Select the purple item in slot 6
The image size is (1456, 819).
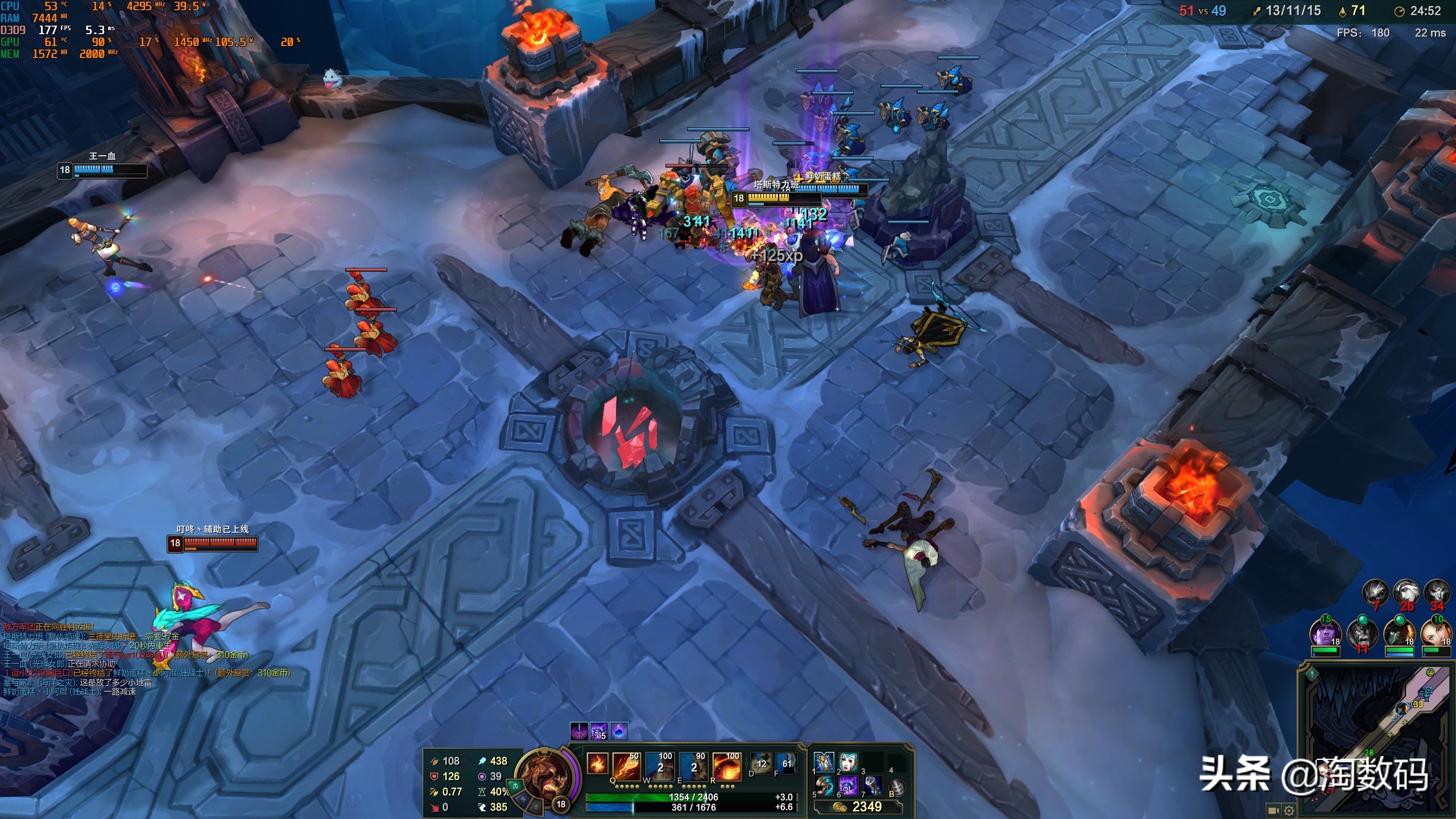click(x=848, y=786)
